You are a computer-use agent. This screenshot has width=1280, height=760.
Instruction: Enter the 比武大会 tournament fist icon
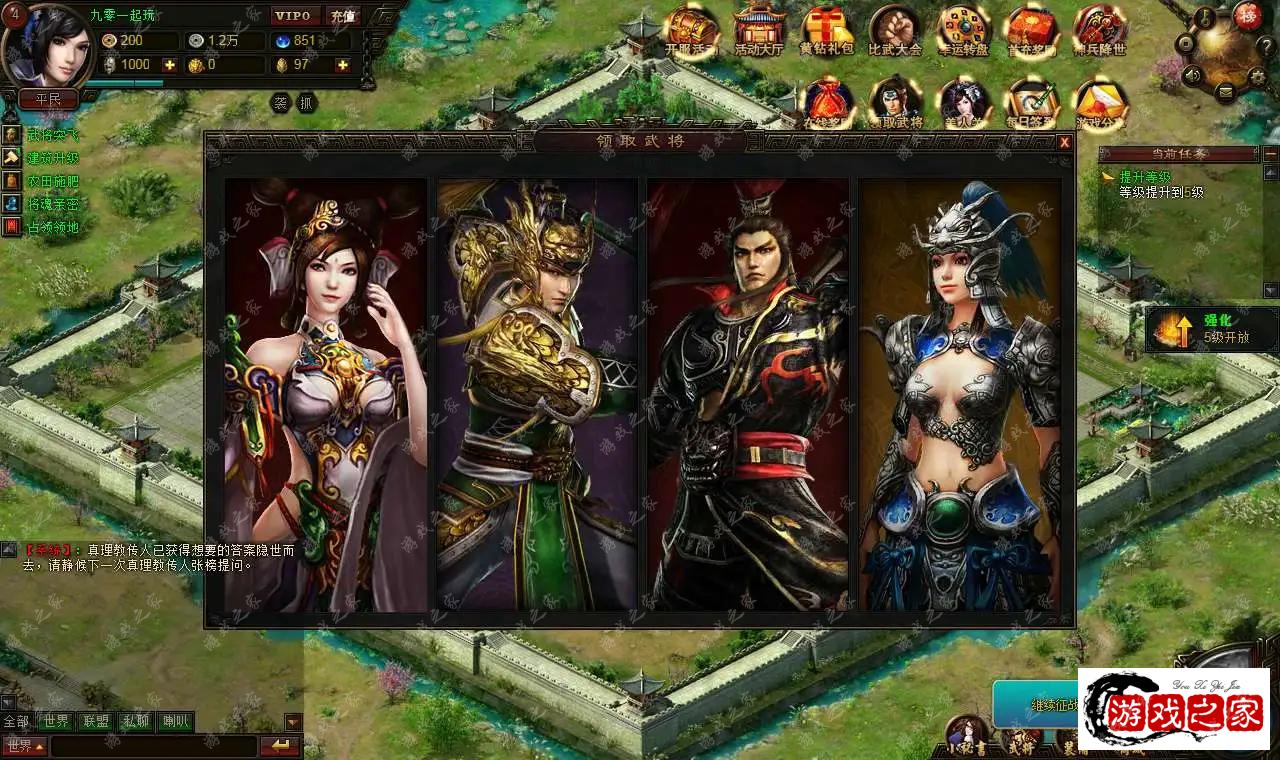click(x=894, y=30)
